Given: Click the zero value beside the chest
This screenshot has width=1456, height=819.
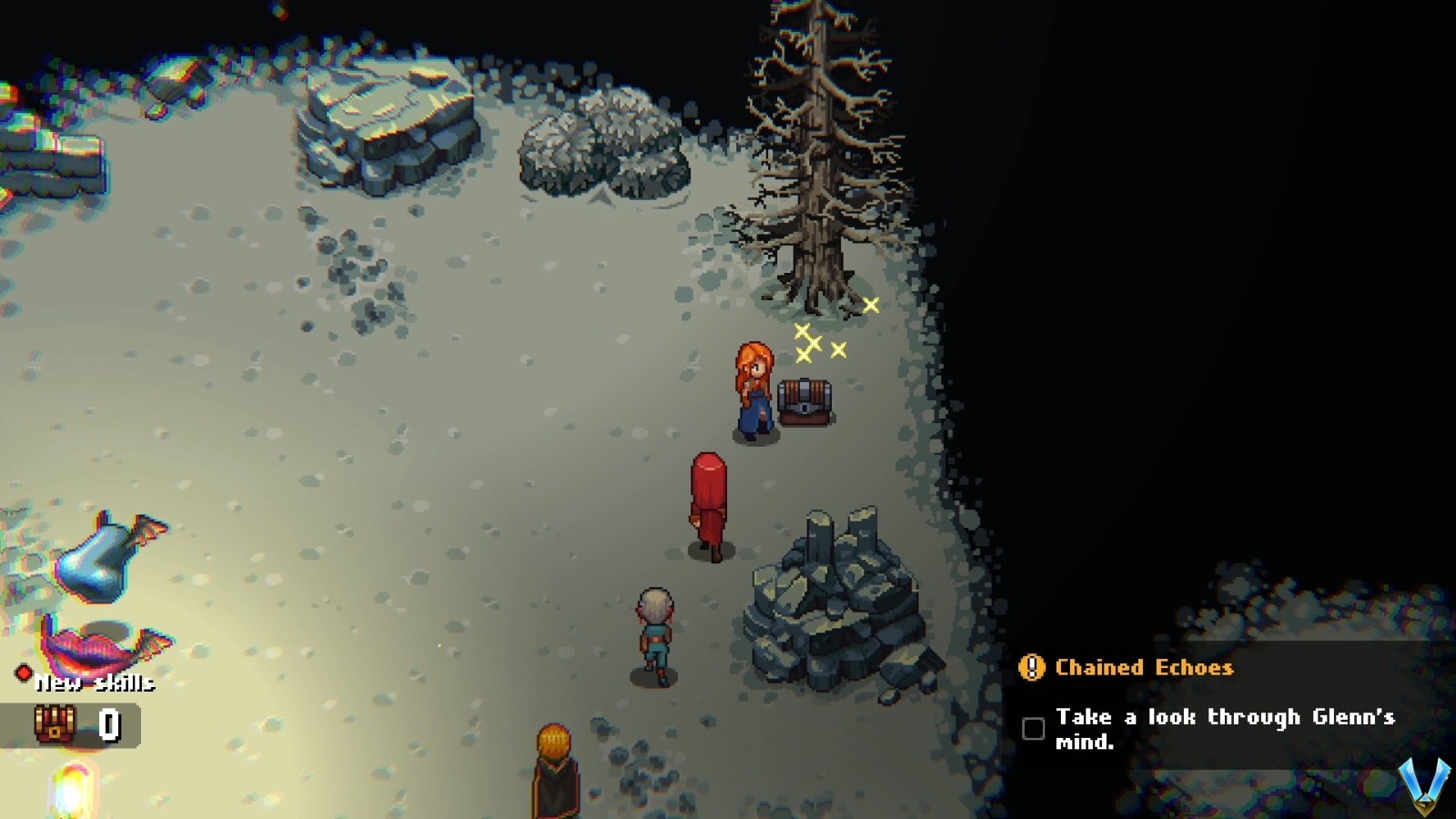Looking at the screenshot, I should coord(107,724).
